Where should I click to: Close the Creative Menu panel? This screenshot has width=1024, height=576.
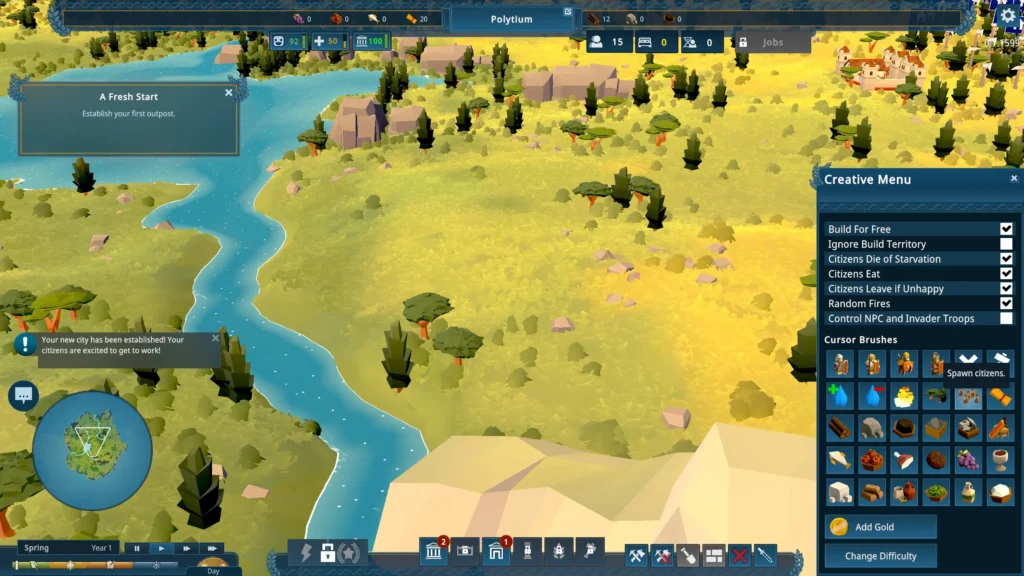1013,179
